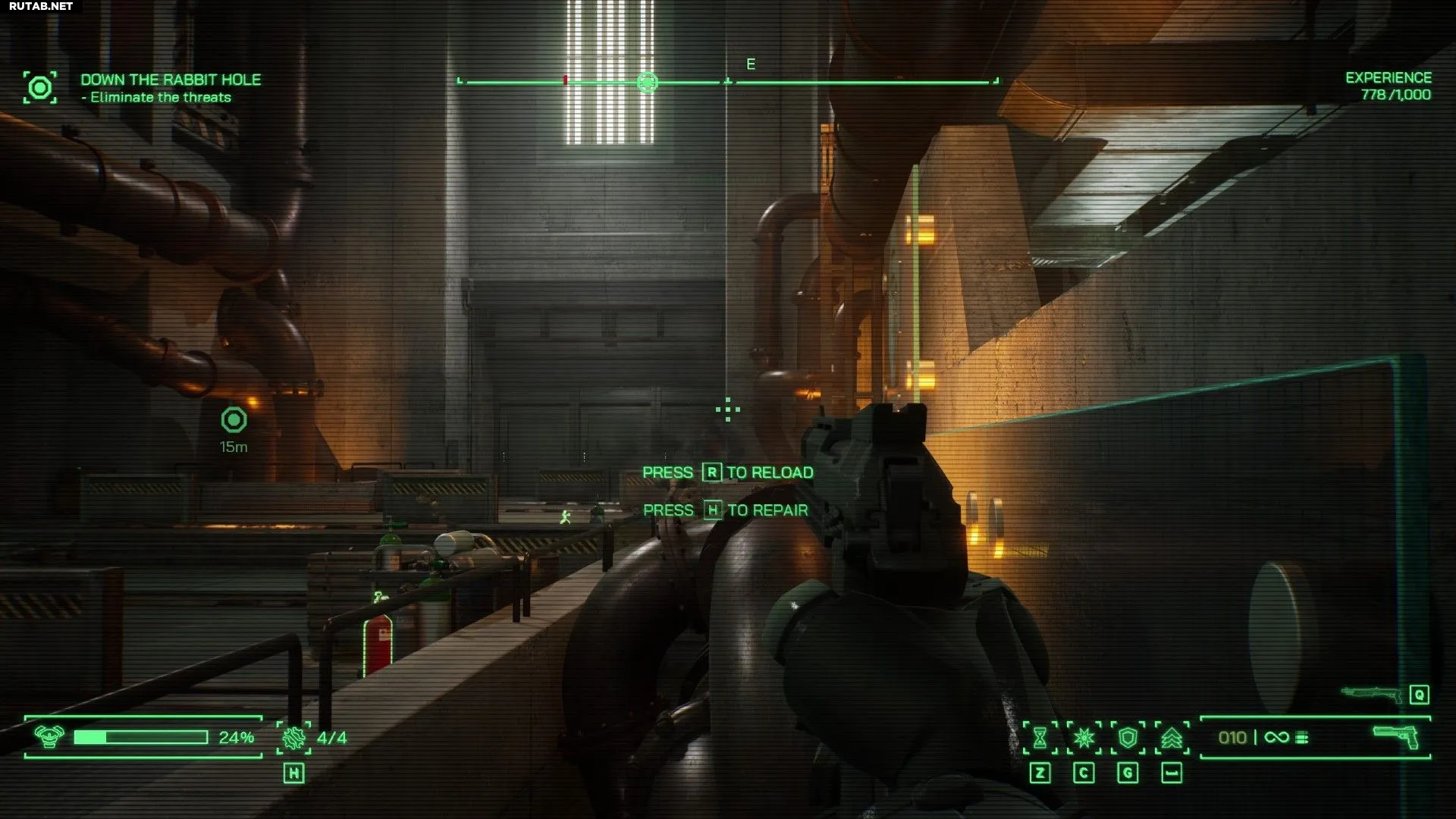Click the repair charge gear icon

pos(293,738)
